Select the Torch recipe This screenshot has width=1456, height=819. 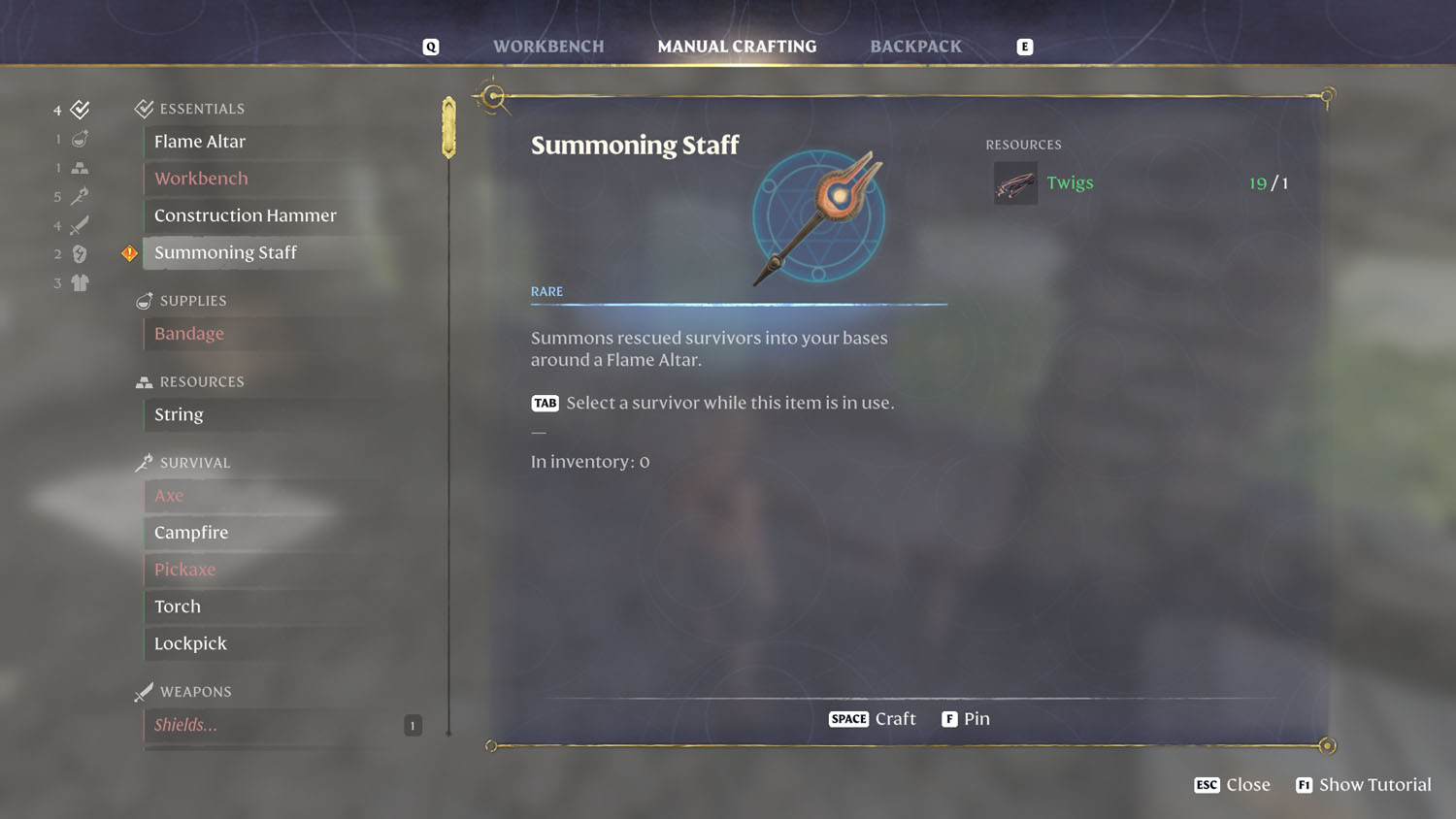[x=178, y=606]
